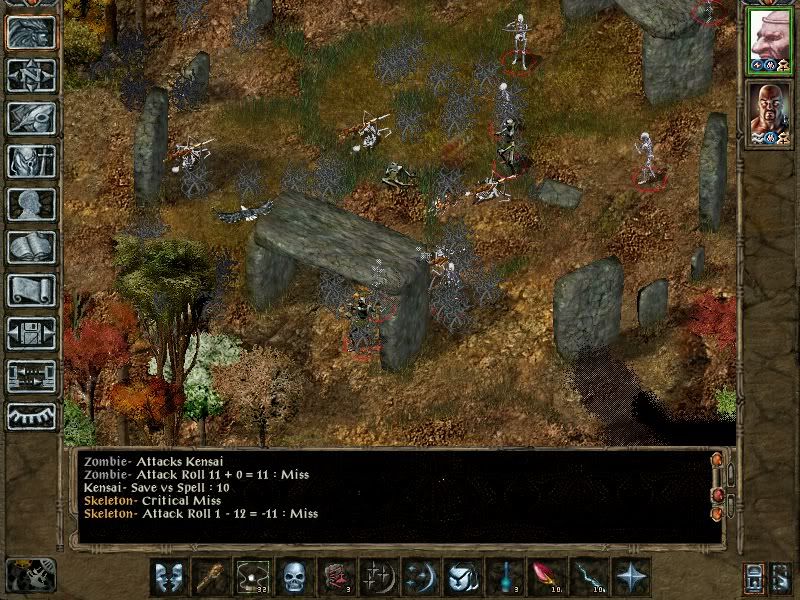Open the four-pointed star special abilities
The height and width of the screenshot is (600, 800).
[x=632, y=578]
